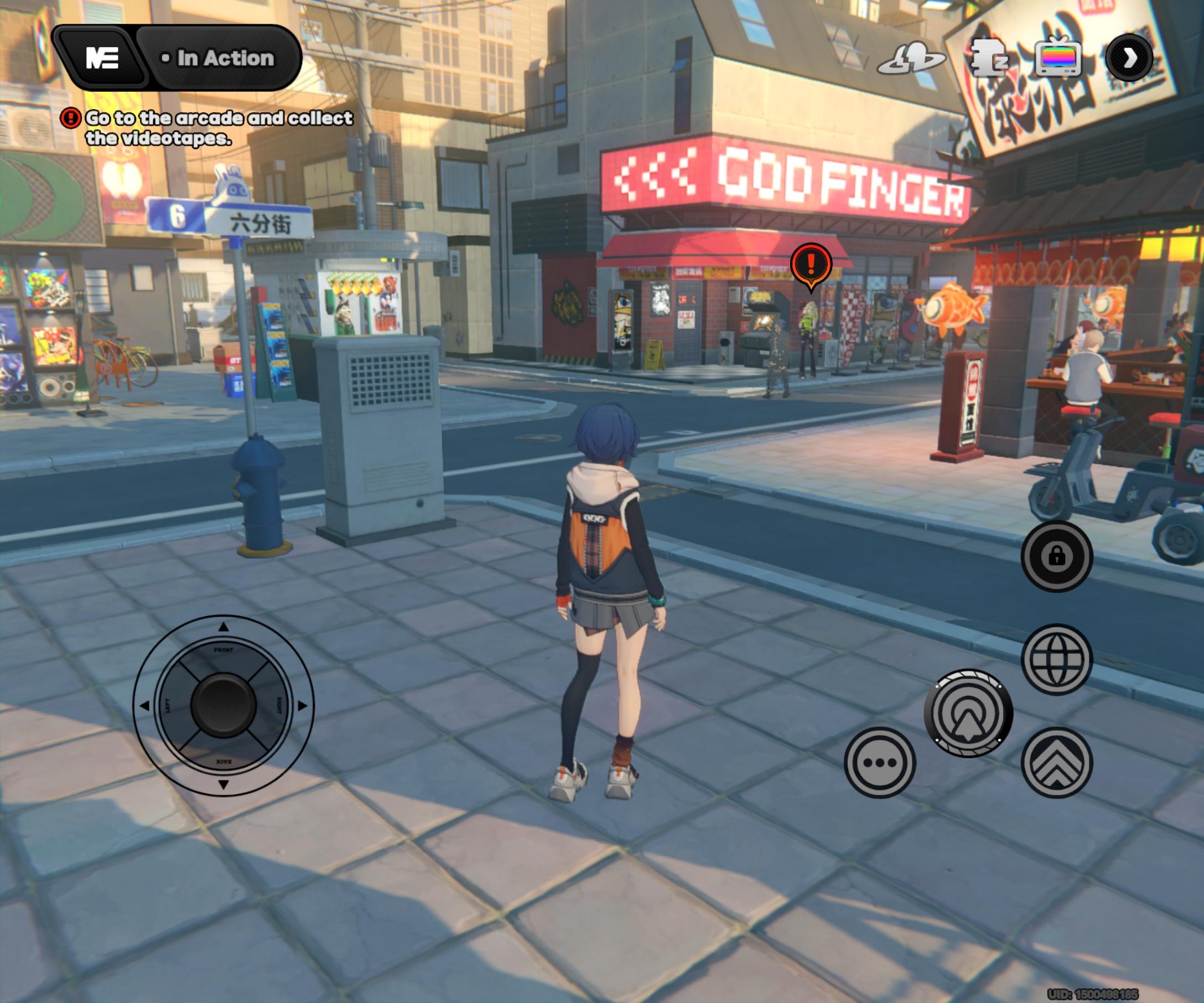The image size is (1204, 1003).
Task: Expand the top bar arrow button
Action: pos(1129,58)
